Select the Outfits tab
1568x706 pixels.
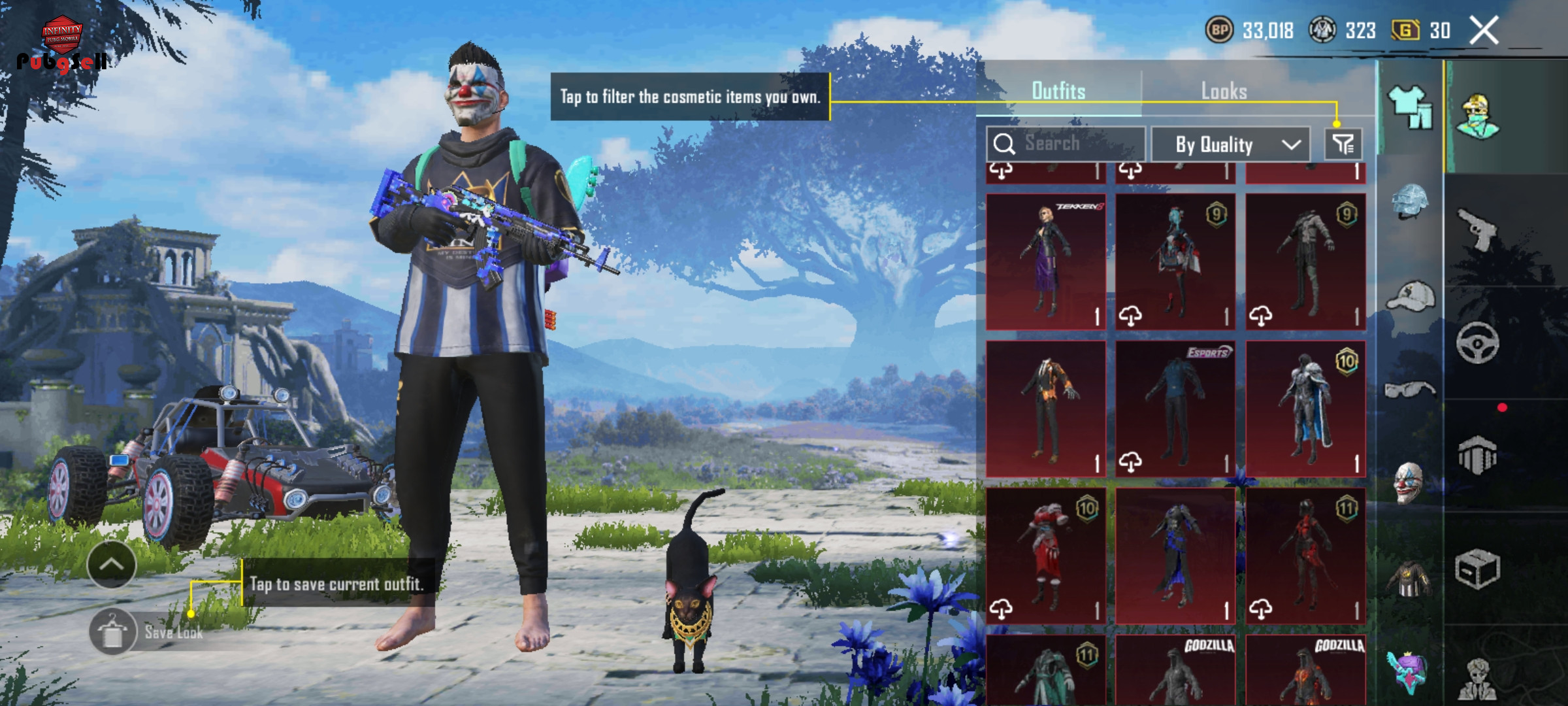click(x=1058, y=91)
